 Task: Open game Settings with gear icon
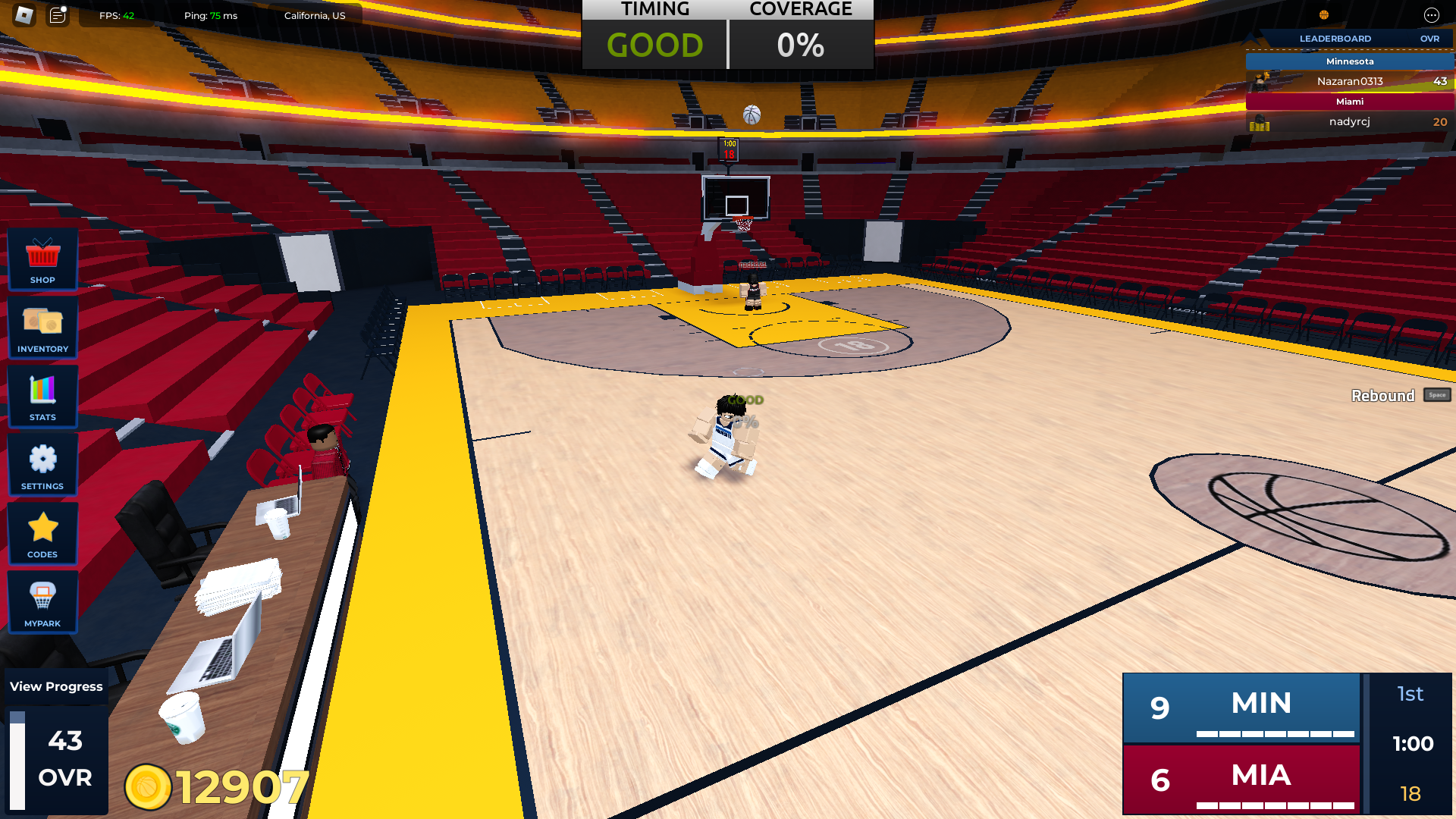[x=42, y=465]
